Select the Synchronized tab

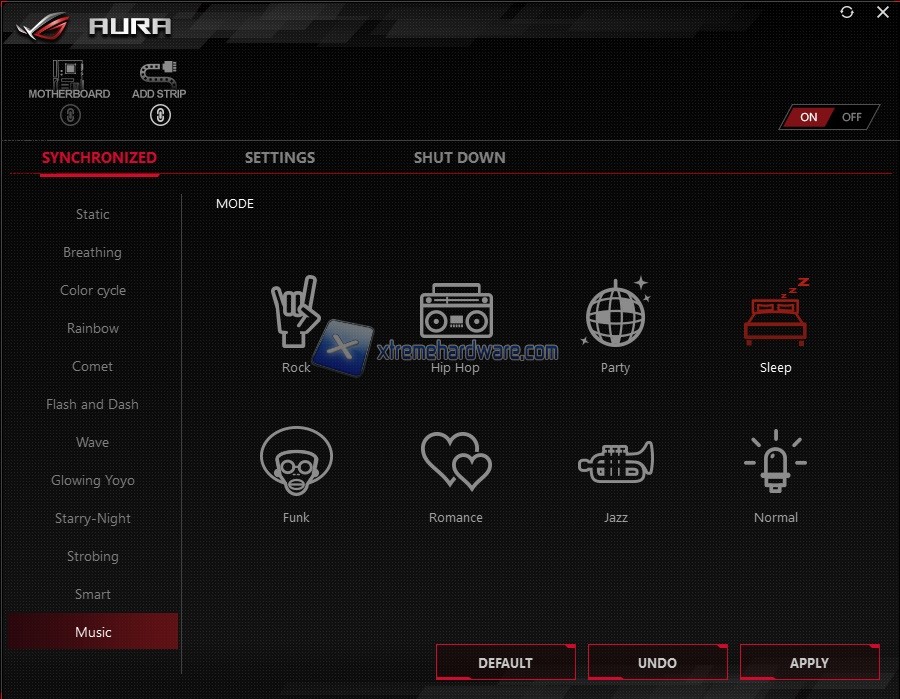pos(99,158)
